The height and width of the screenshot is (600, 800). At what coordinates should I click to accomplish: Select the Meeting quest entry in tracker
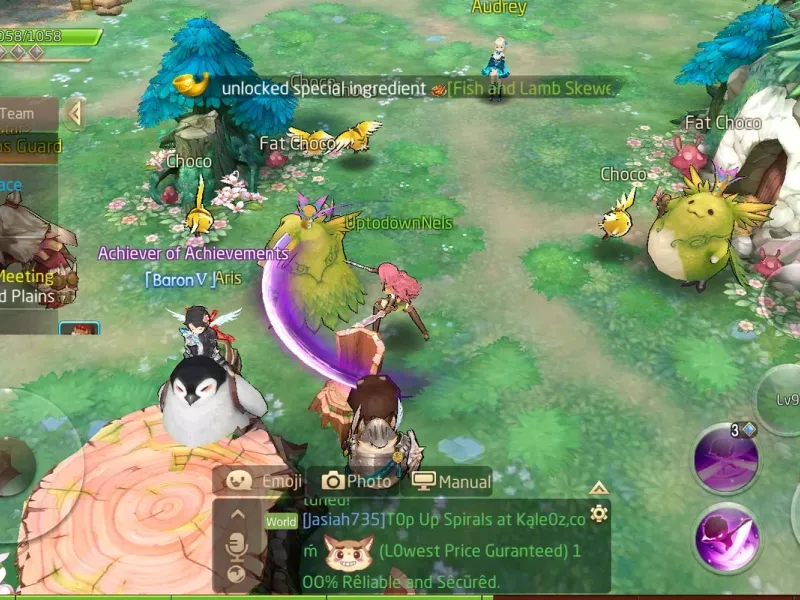(28, 276)
